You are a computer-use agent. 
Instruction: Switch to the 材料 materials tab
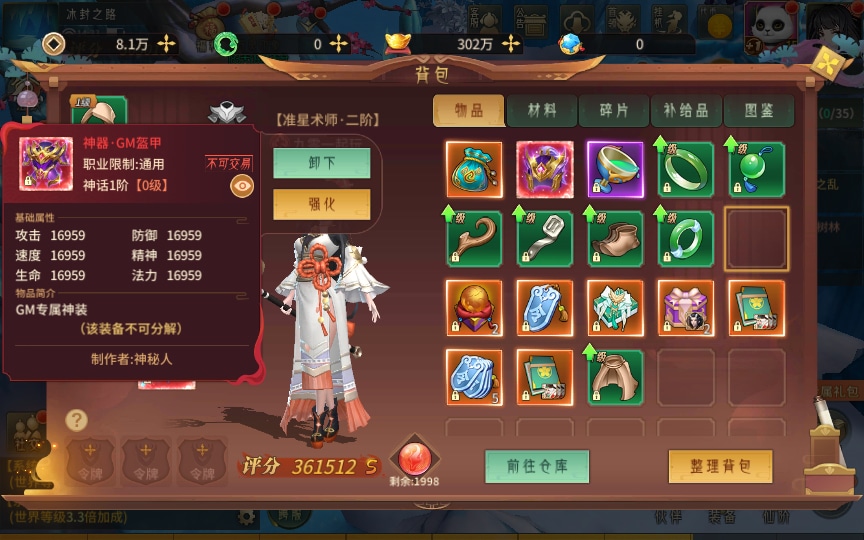542,111
